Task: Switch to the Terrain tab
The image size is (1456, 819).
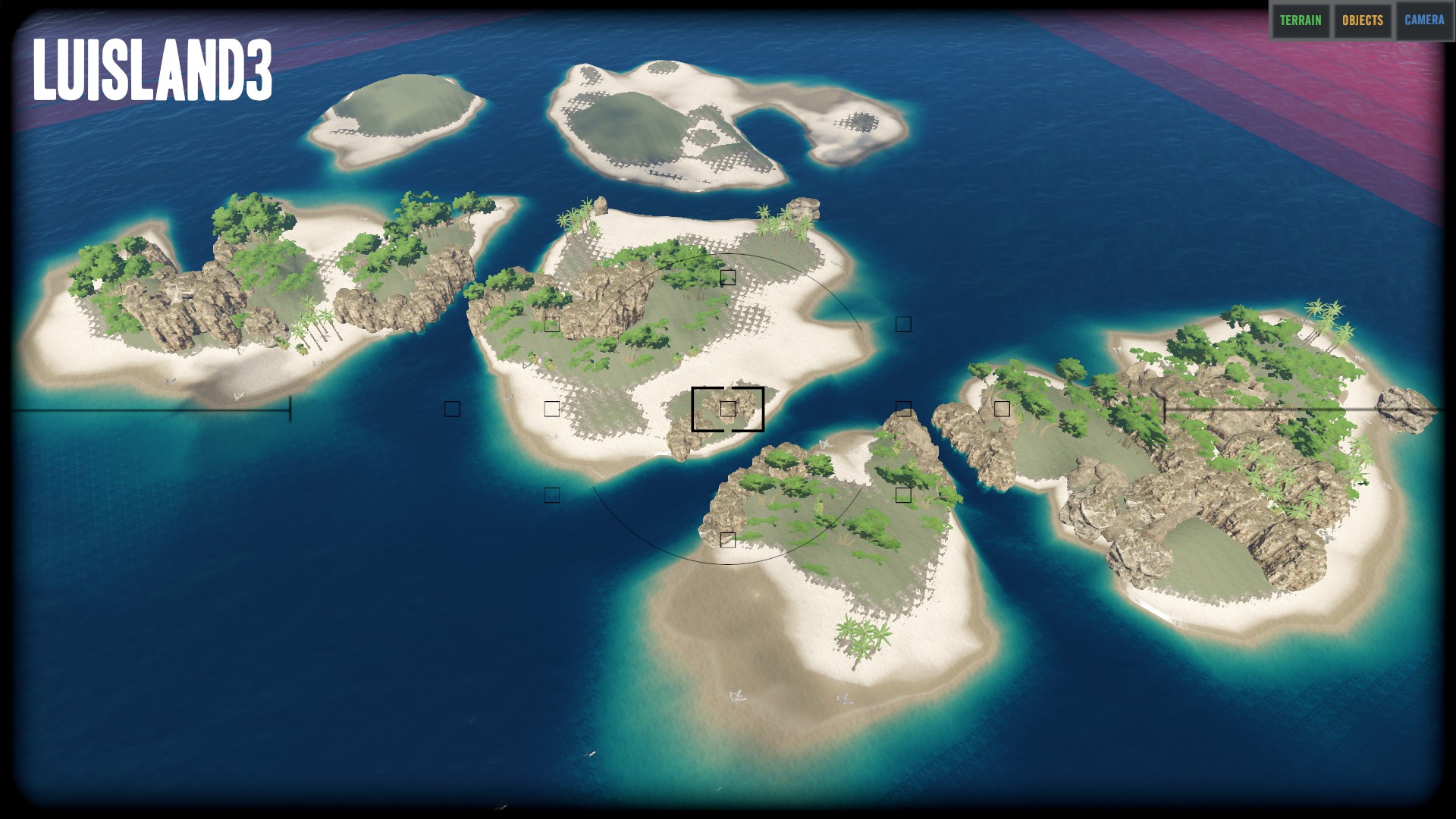Action: 1301,20
